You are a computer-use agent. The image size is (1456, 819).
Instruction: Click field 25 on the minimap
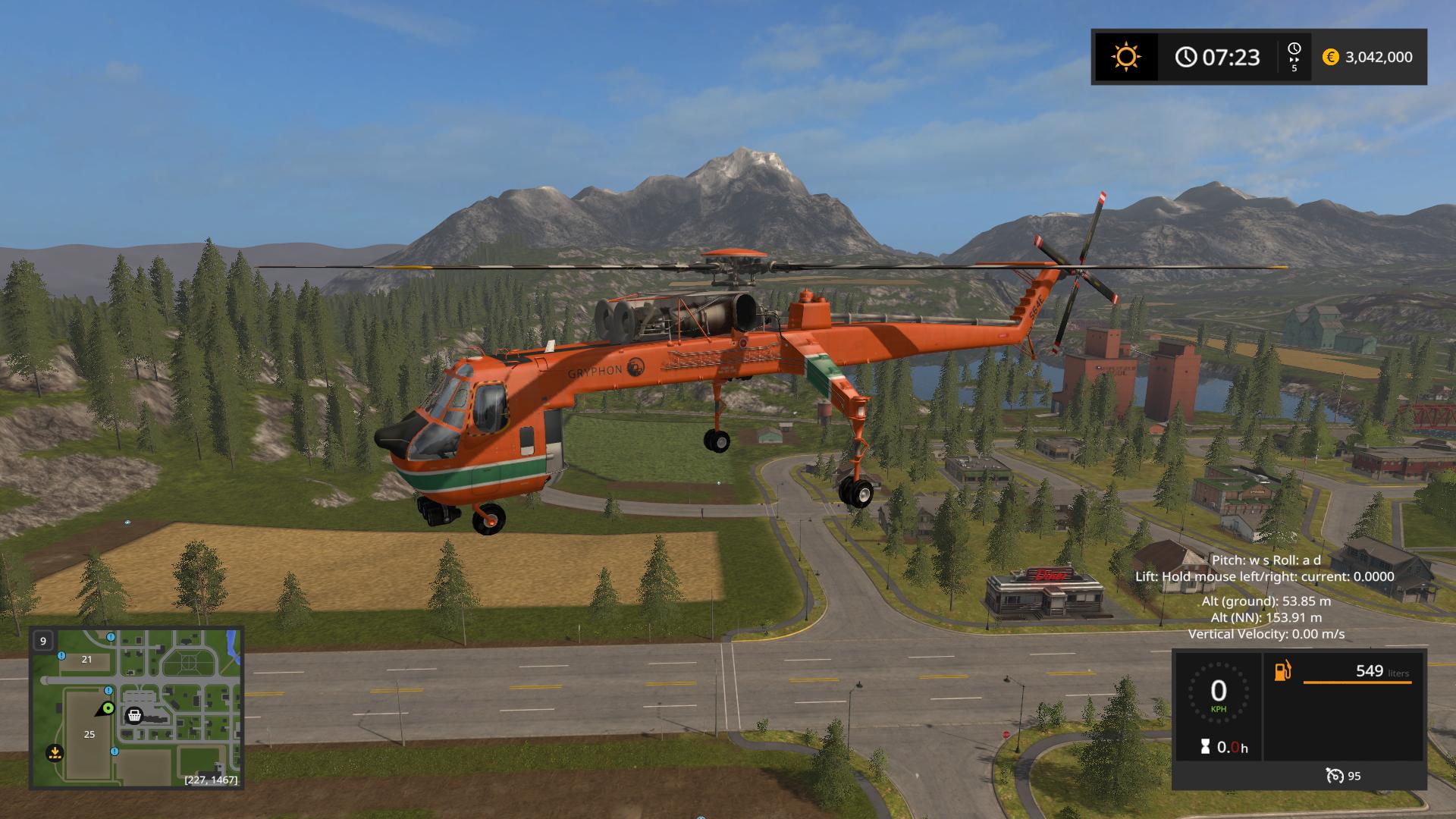click(x=89, y=734)
